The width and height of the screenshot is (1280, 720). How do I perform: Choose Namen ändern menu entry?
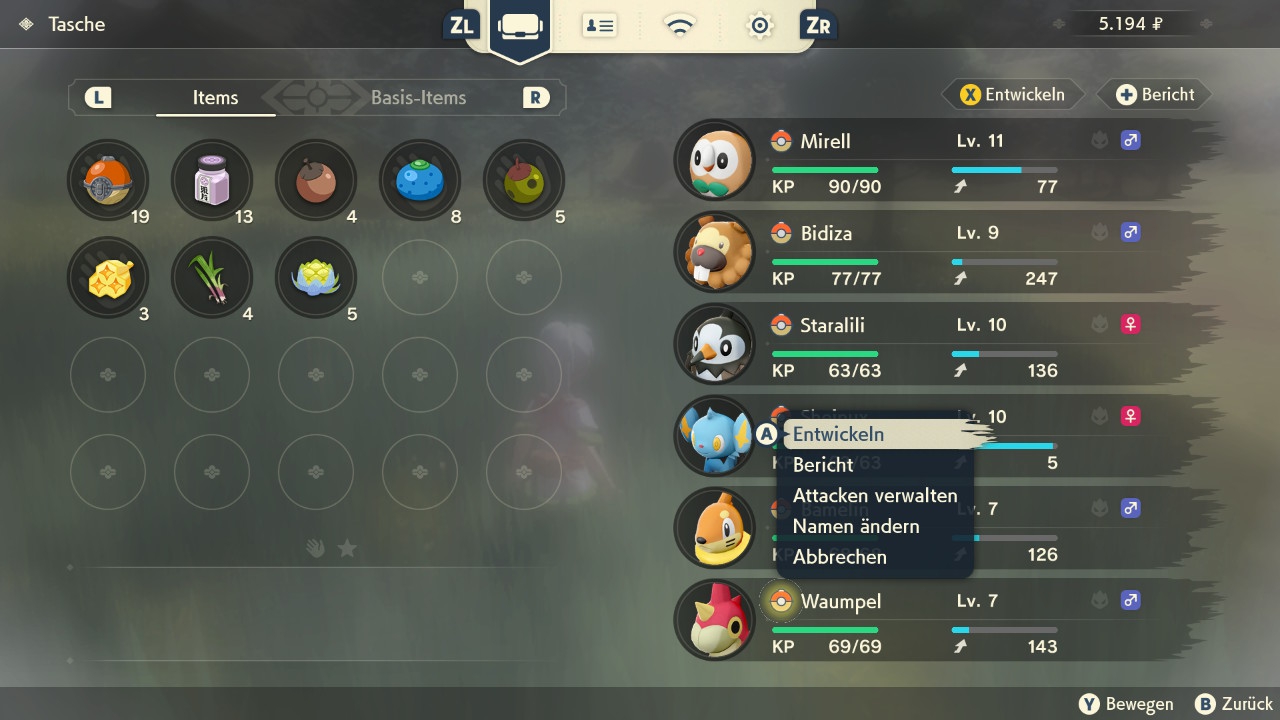point(856,526)
